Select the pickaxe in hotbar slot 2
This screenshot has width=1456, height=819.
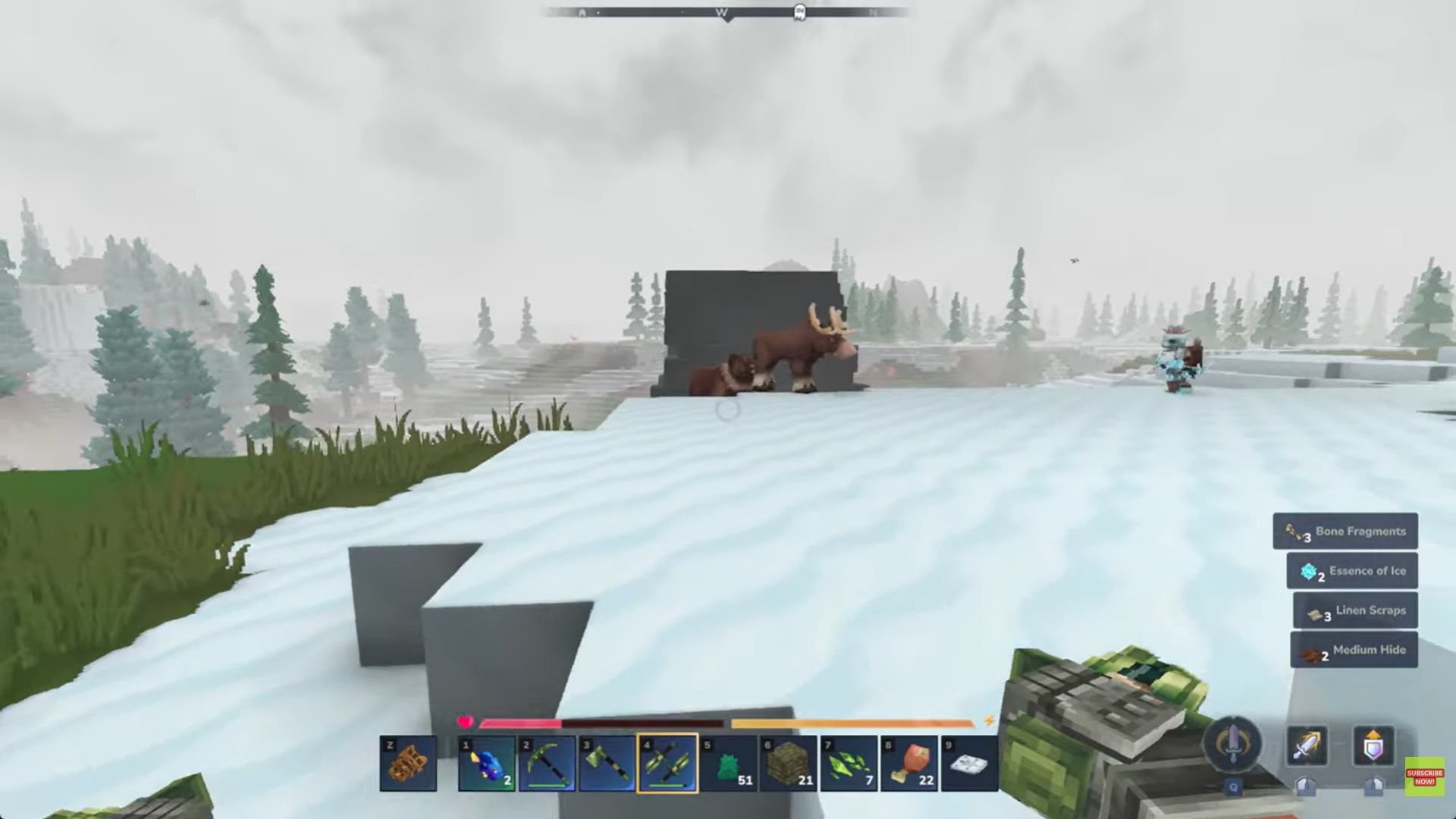tap(548, 762)
